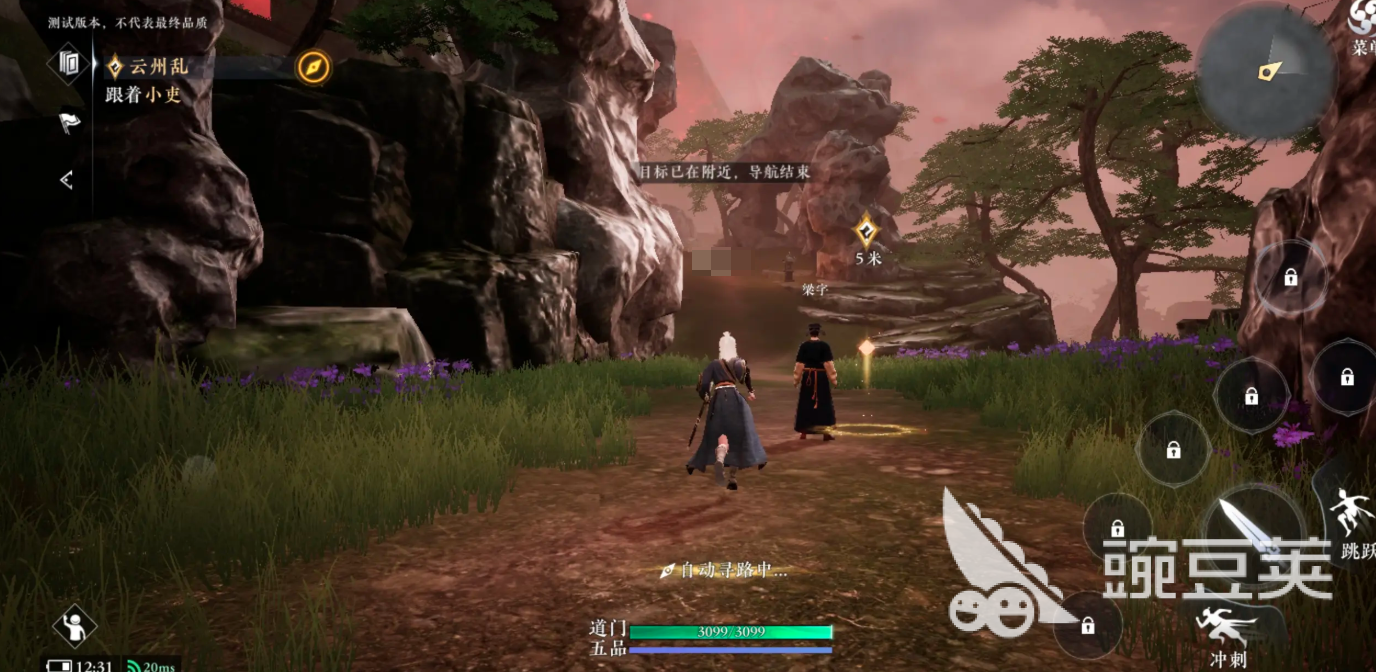Open the character emote icon at bottom left

pyautogui.click(x=75, y=626)
